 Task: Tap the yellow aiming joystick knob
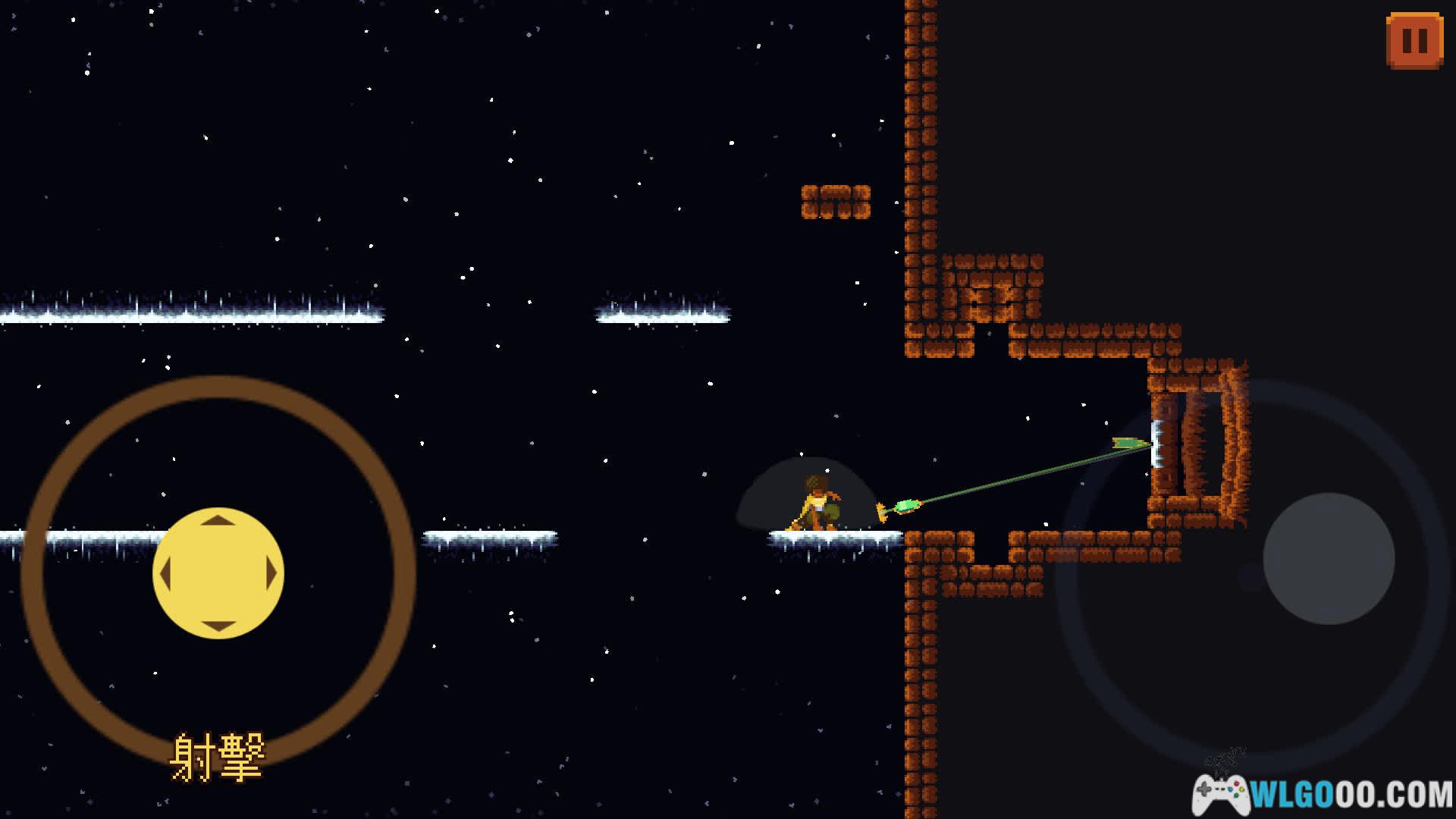[218, 573]
